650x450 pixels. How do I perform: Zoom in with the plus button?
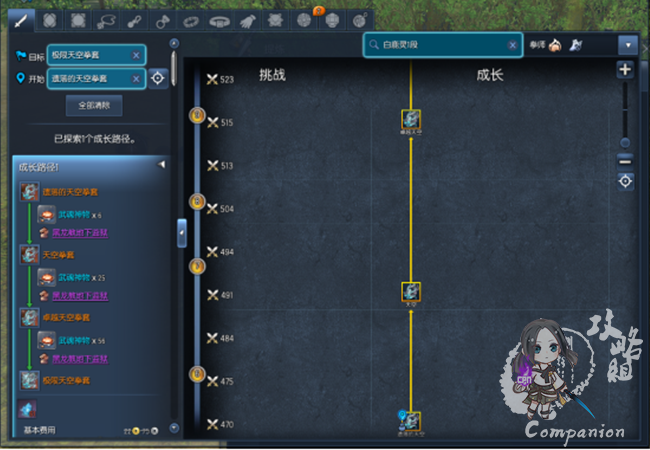click(x=625, y=70)
